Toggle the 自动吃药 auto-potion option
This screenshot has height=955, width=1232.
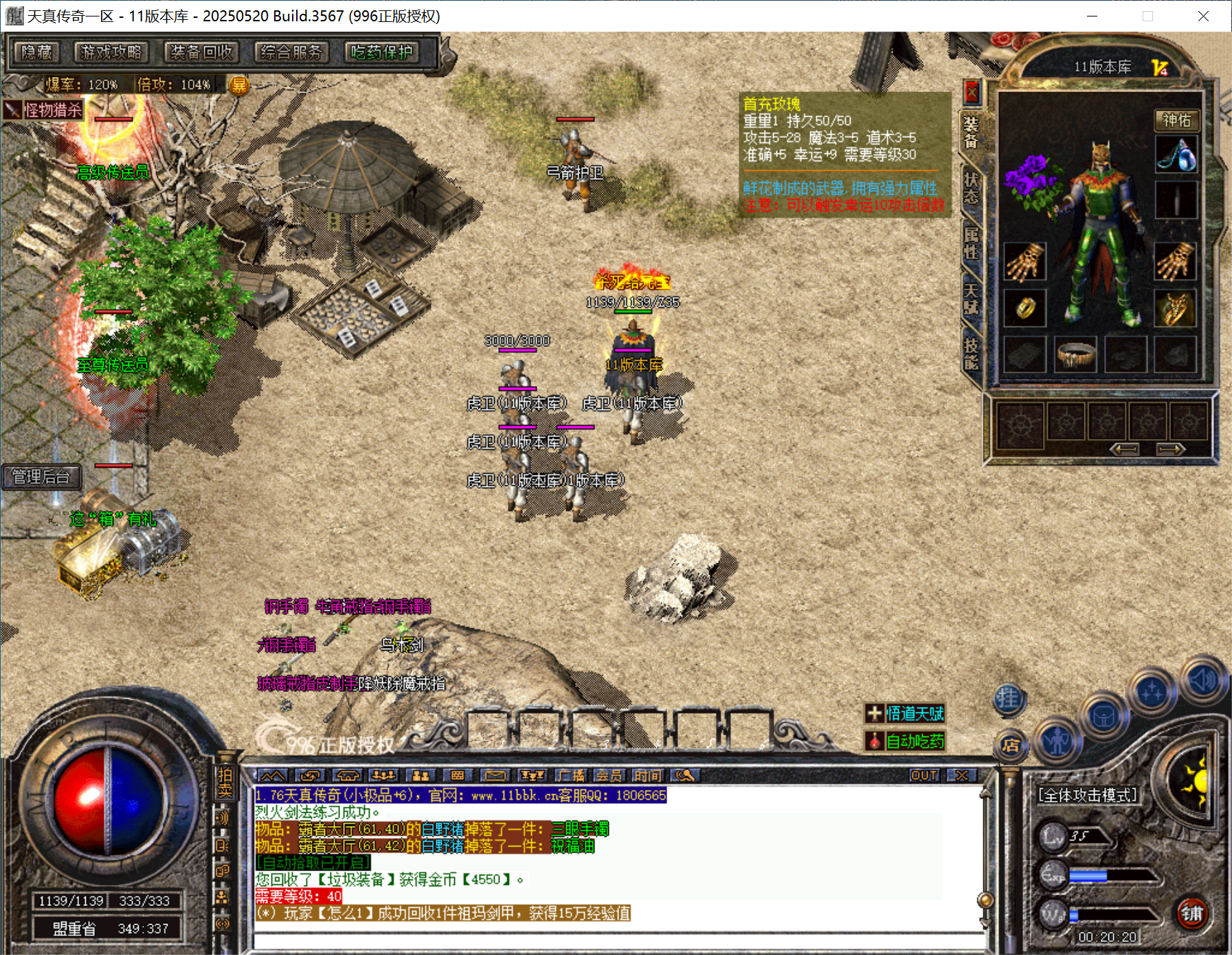pyautogui.click(x=906, y=741)
